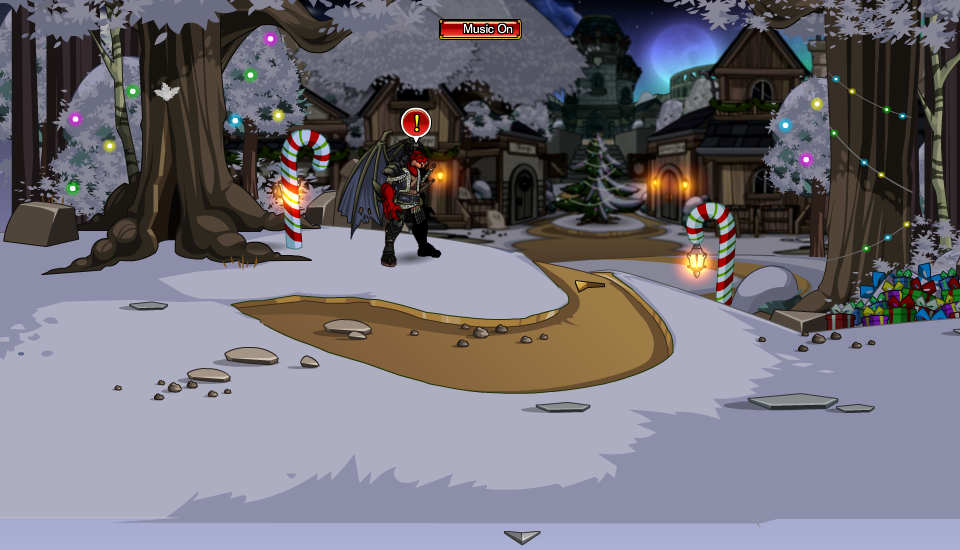Screen dimensions: 960x550
Task: Click the gray down arrow at screen bottom
Action: pos(522,537)
